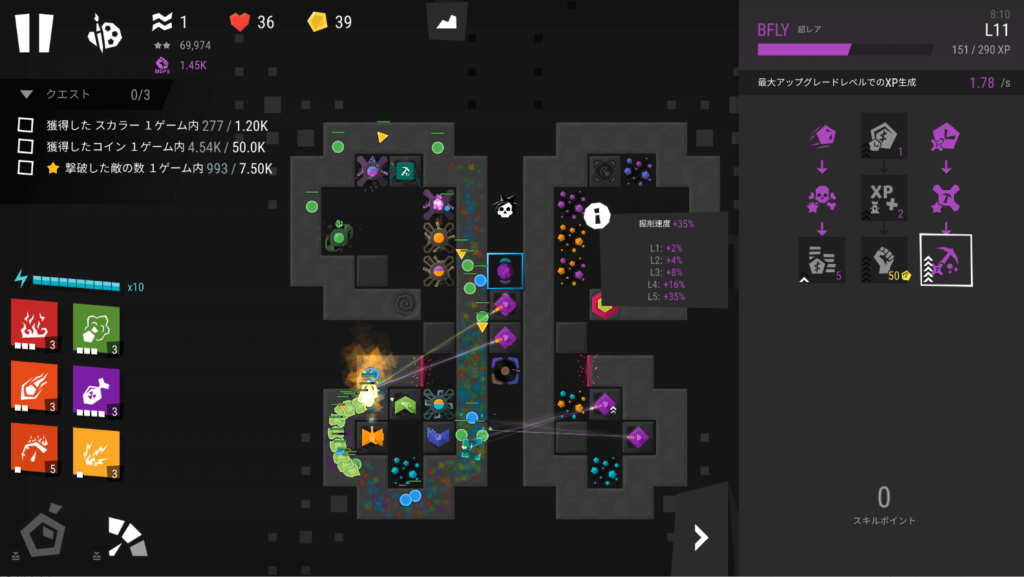Trigger the purple nuke bomb ability
The height and width of the screenshot is (577, 1024).
(96, 385)
